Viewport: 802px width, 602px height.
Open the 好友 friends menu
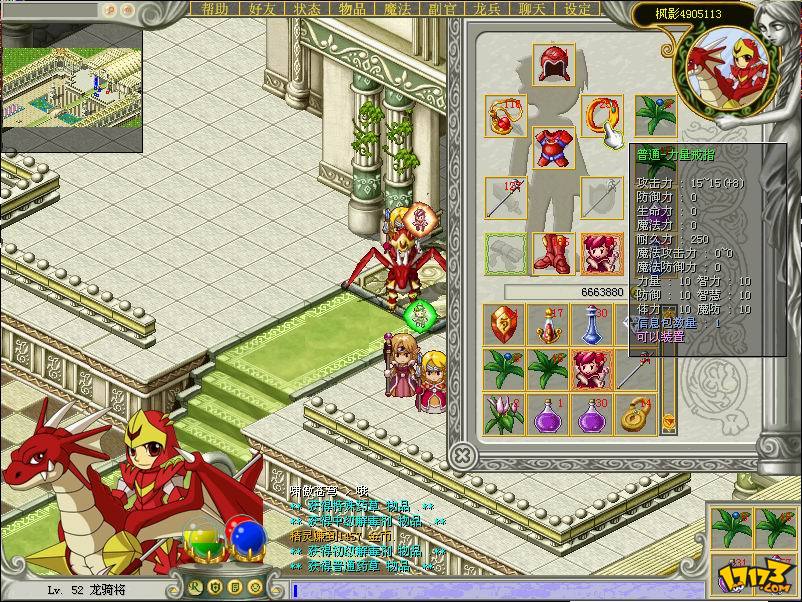(261, 9)
